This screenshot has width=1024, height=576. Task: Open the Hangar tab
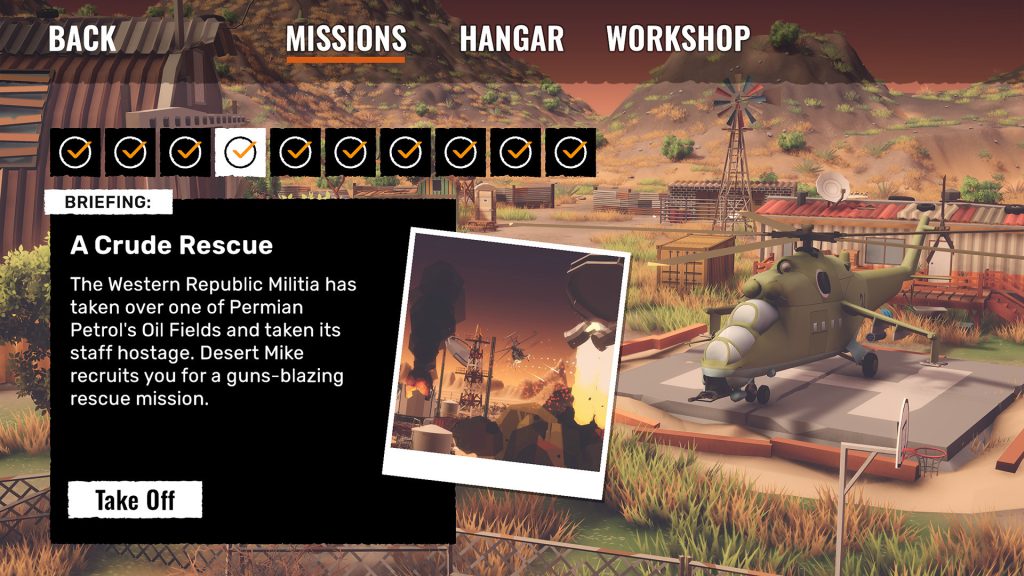(x=511, y=39)
